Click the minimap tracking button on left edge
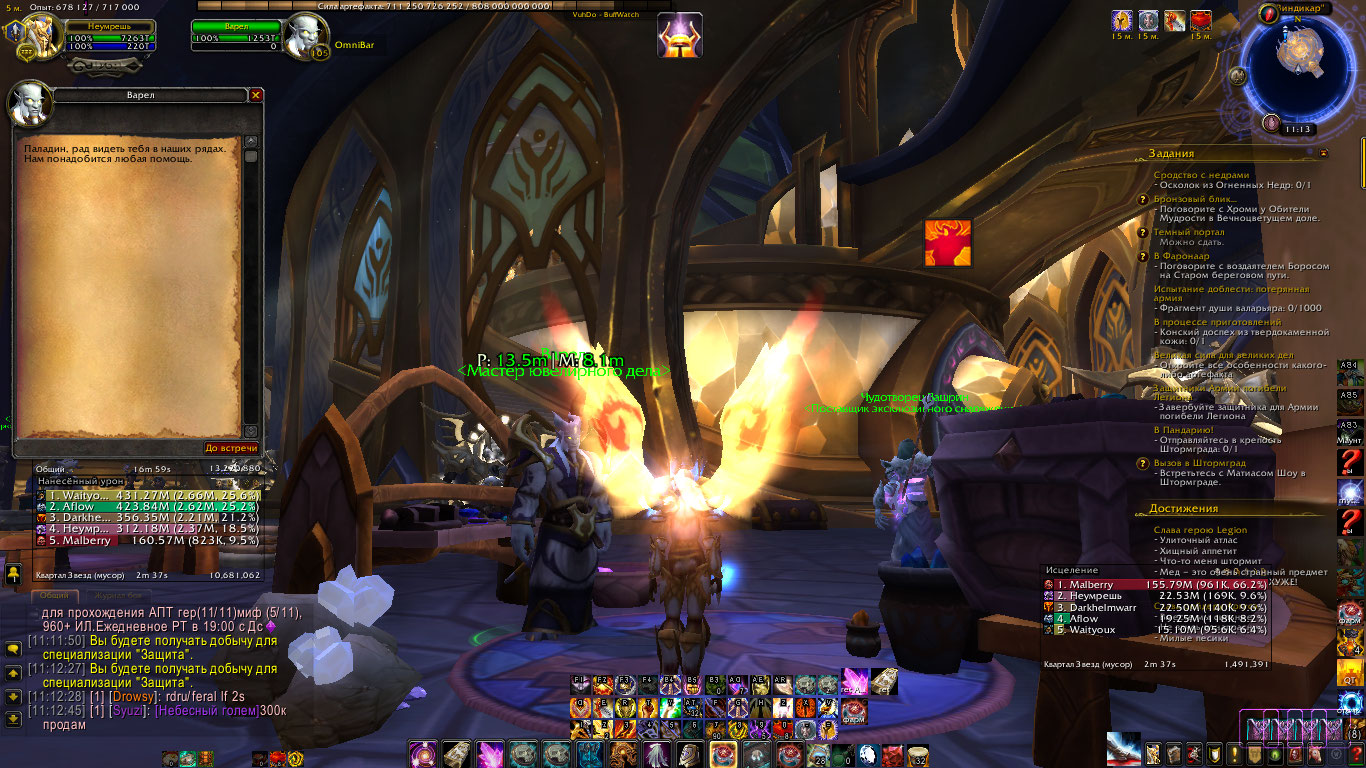 pos(1239,76)
